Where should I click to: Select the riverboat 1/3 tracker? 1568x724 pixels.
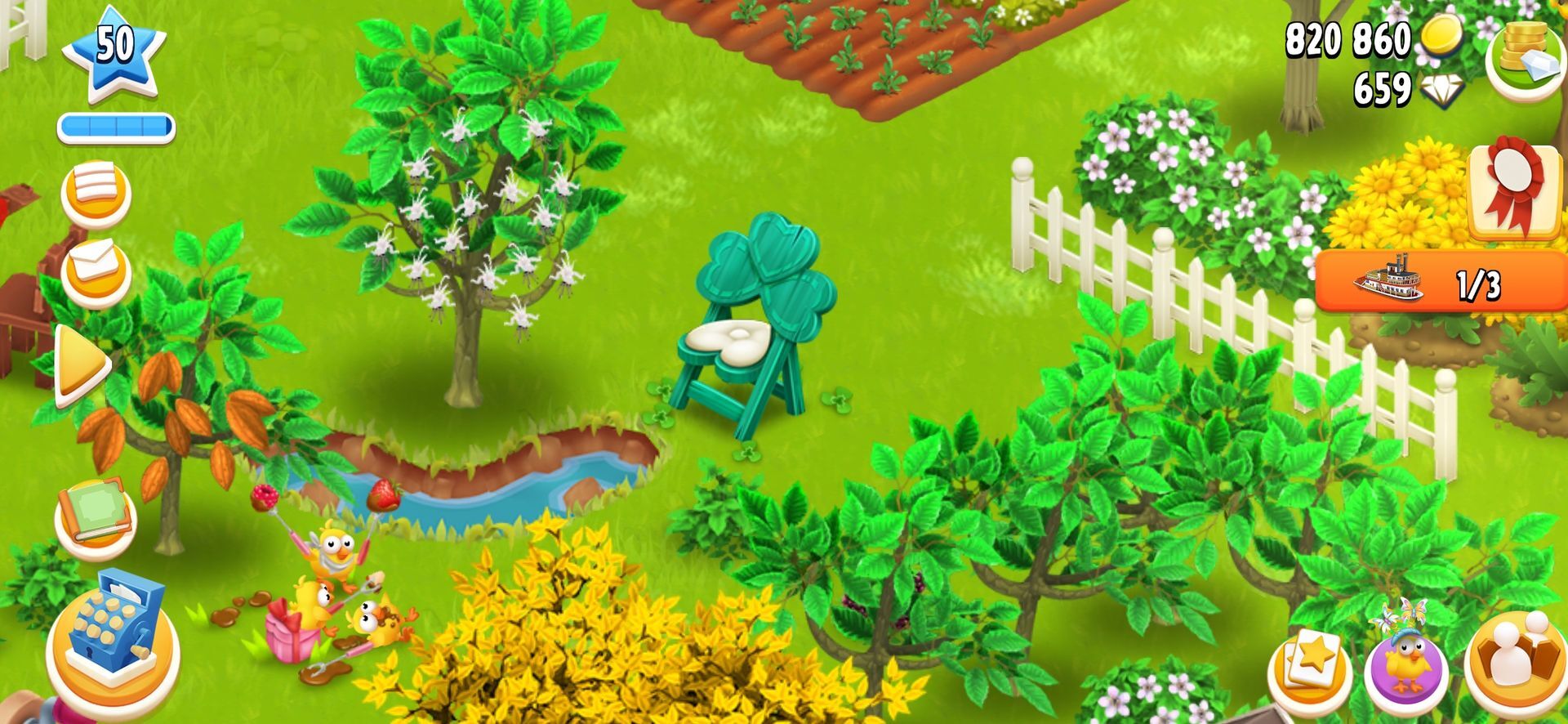pyautogui.click(x=1441, y=283)
